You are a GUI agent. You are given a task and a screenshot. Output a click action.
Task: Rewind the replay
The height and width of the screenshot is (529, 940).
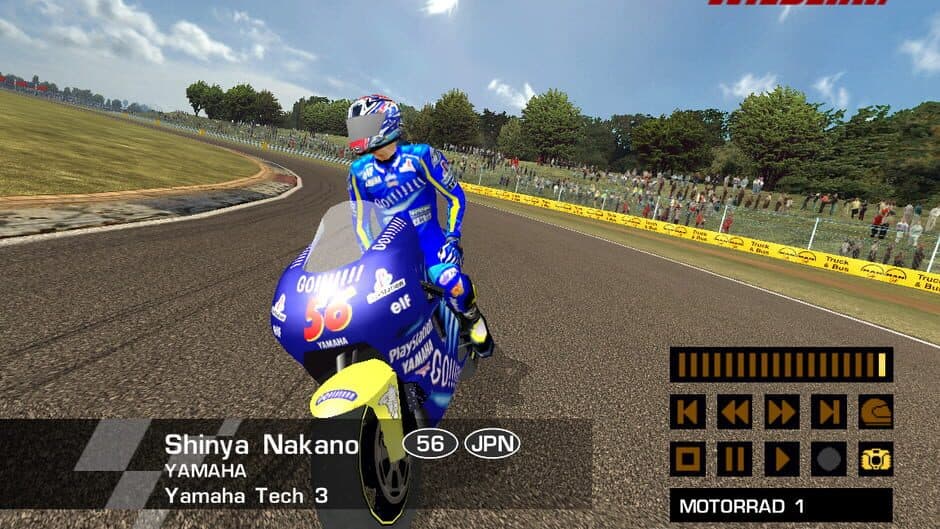734,411
